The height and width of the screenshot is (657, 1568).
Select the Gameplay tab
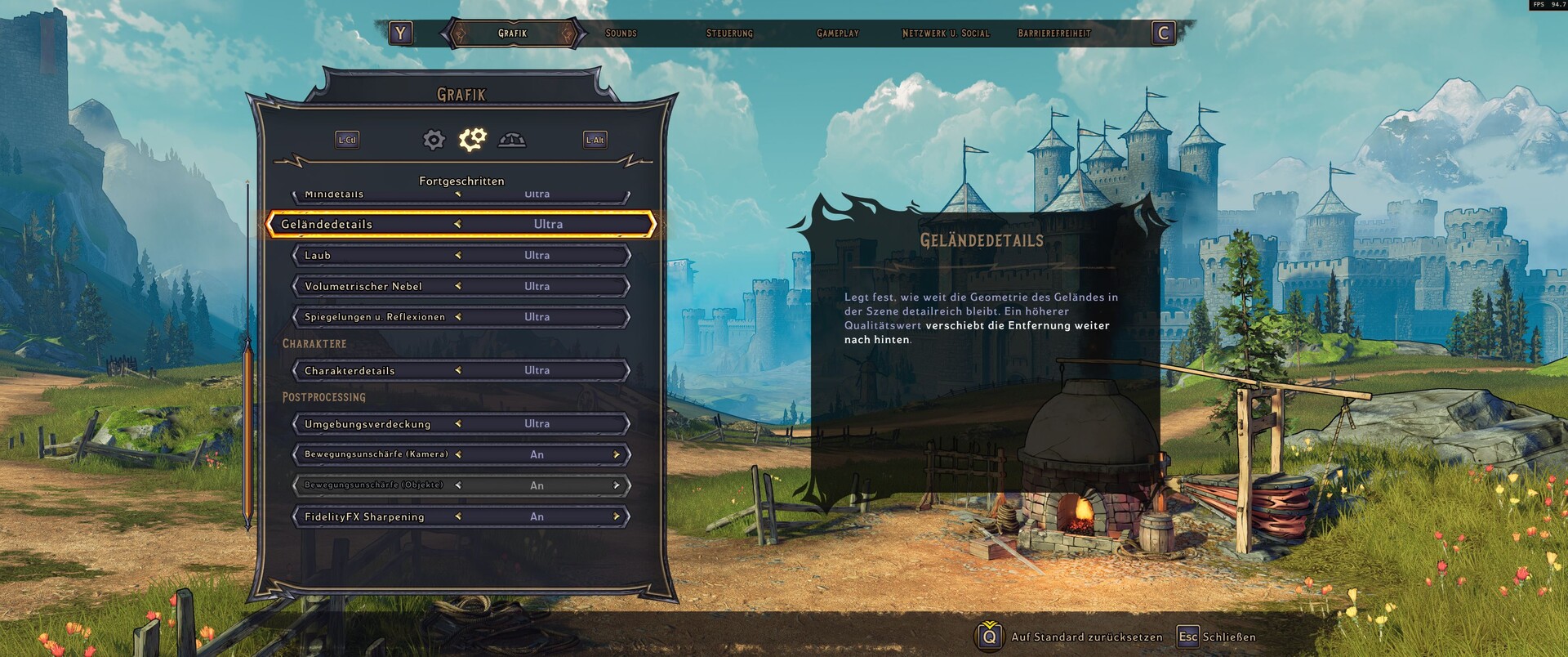coord(837,34)
